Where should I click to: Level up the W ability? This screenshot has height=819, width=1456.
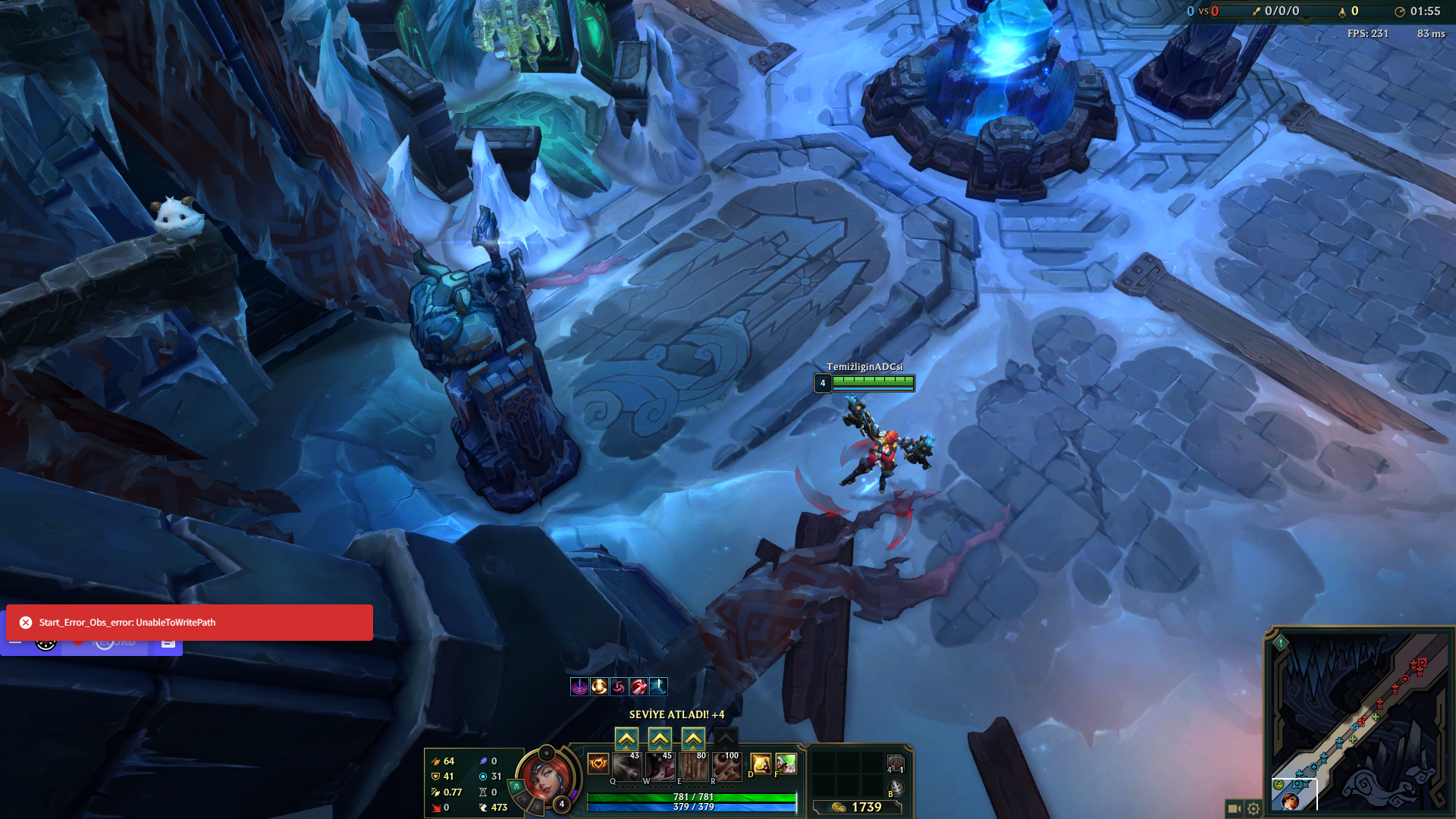click(660, 739)
